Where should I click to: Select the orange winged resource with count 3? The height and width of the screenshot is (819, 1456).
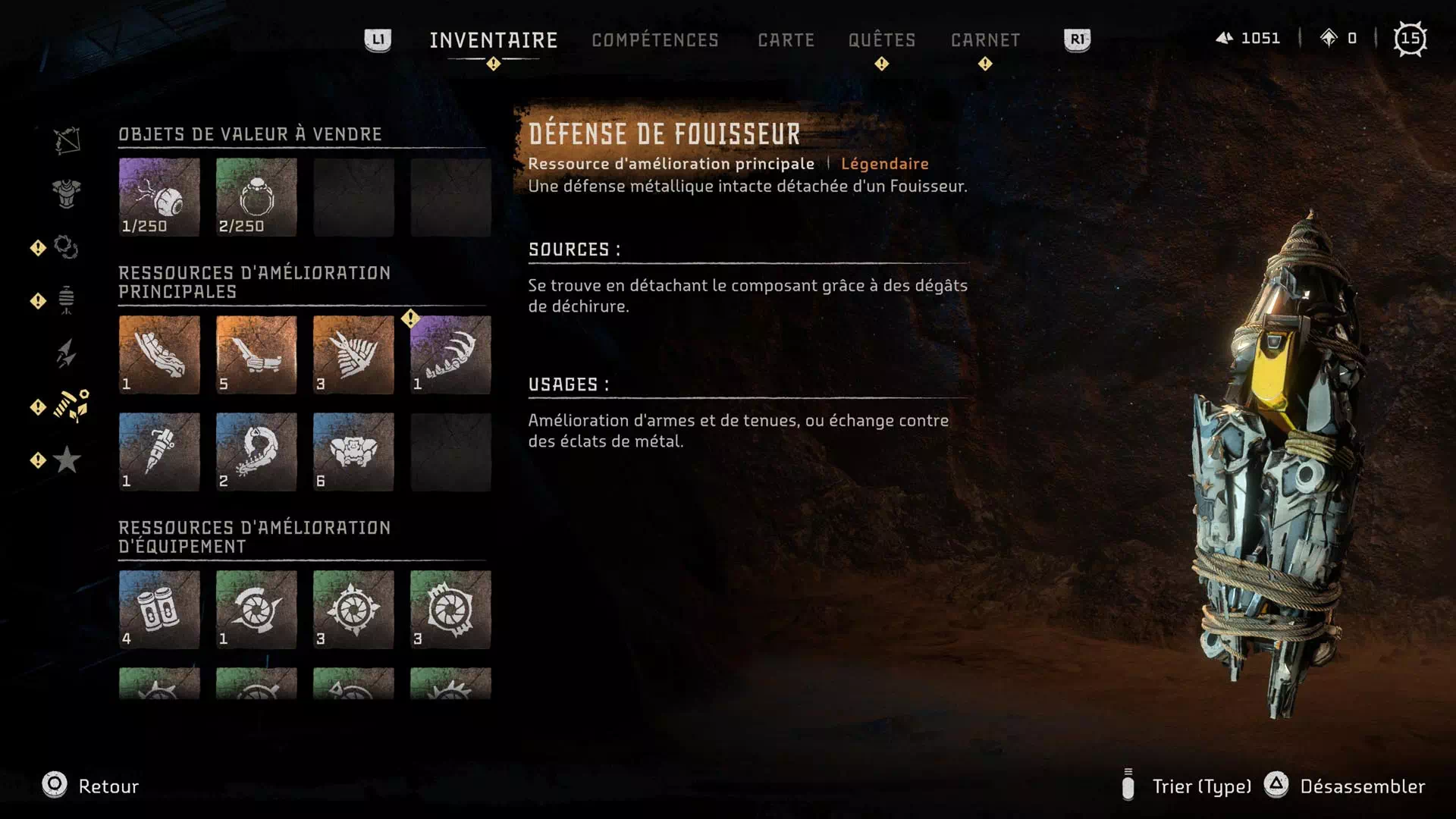(353, 355)
